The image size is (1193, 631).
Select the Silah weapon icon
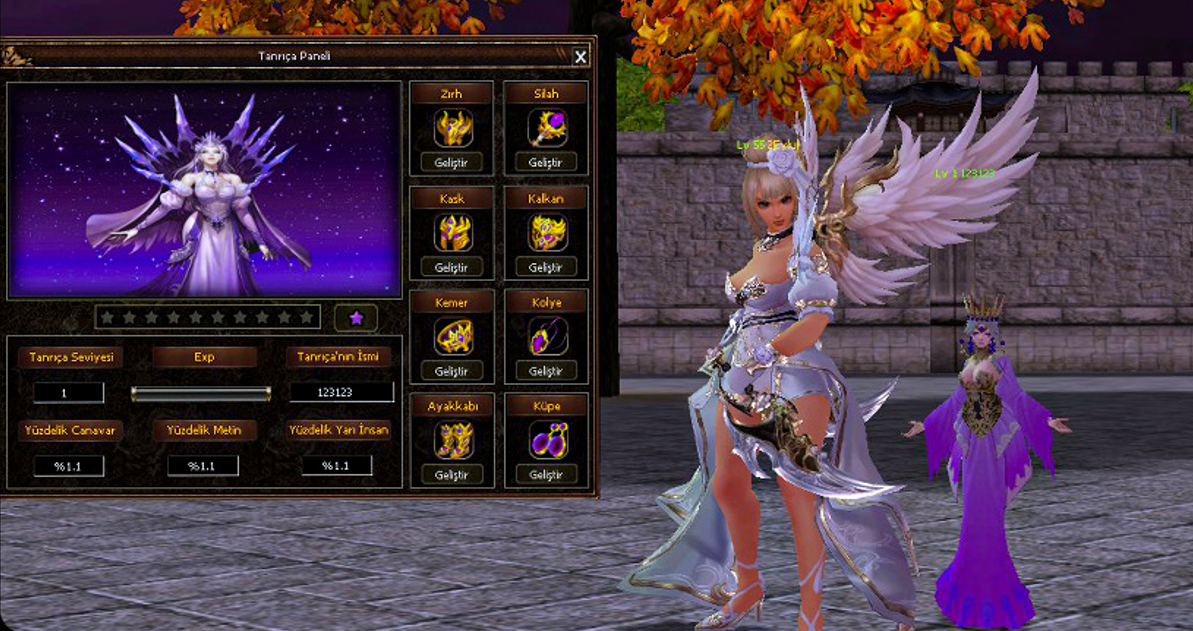point(547,128)
